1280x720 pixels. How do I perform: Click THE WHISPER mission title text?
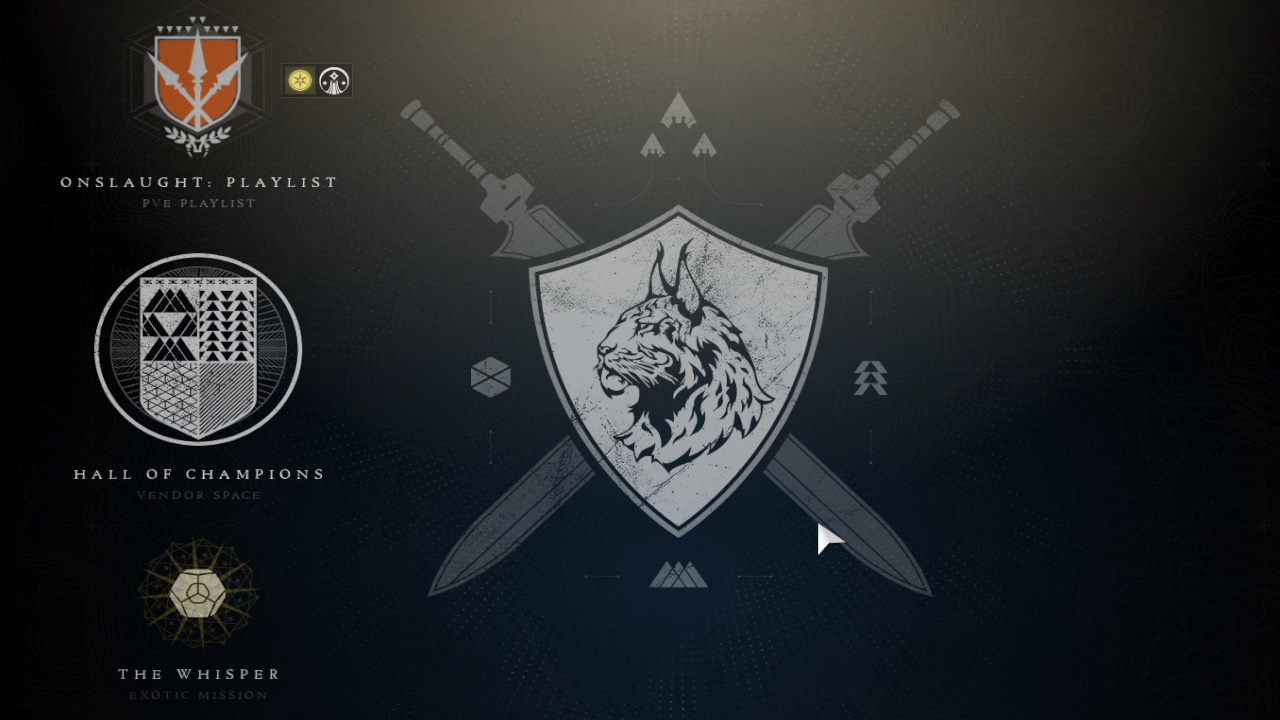(x=197, y=673)
